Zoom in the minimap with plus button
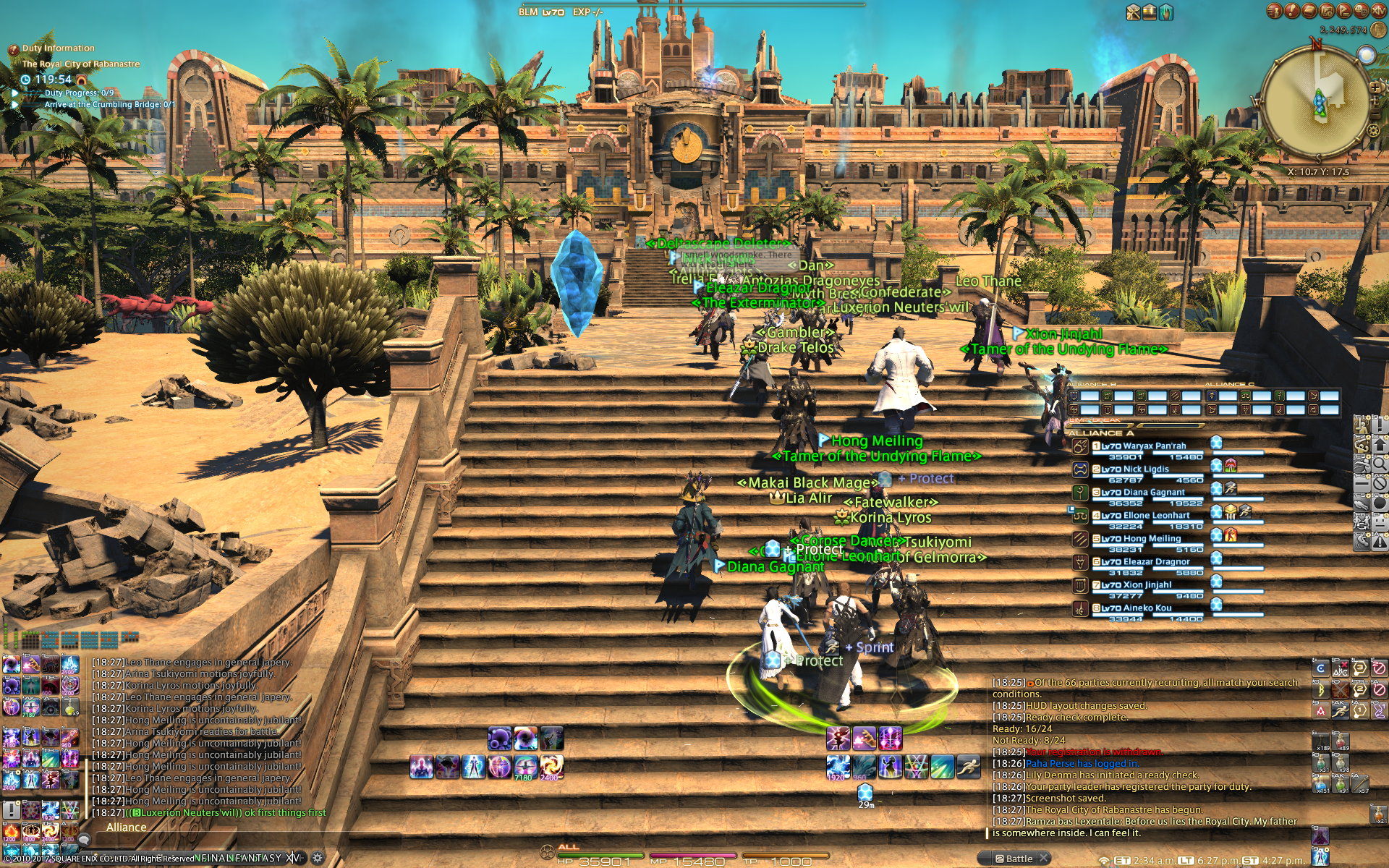Viewport: 1389px width, 868px height. pyautogui.click(x=1375, y=88)
